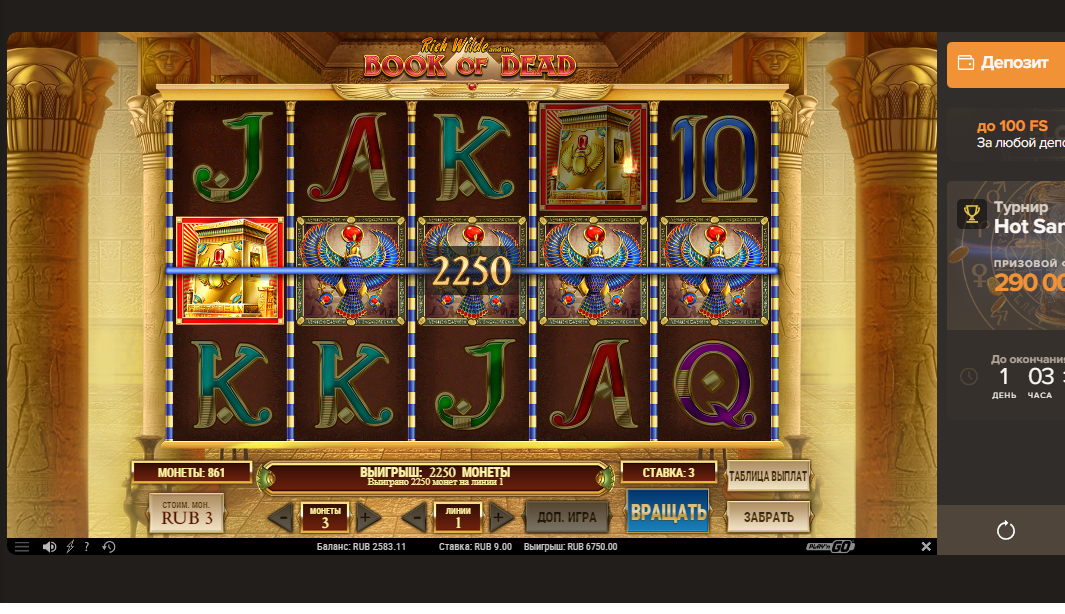
Task: Toggle the sound speaker icon
Action: [x=49, y=547]
